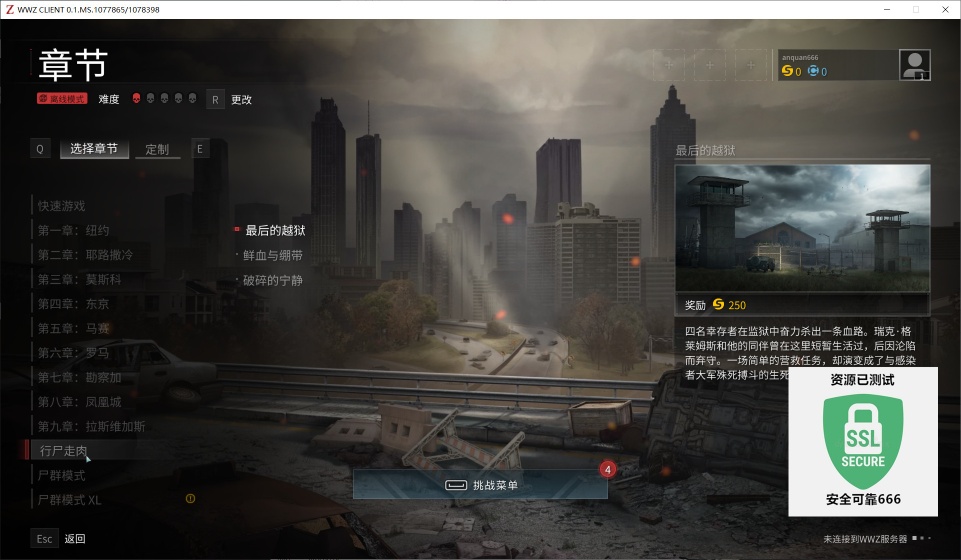Open the 挑战菜单 challenge menu
This screenshot has width=961, height=560.
pos(480,485)
